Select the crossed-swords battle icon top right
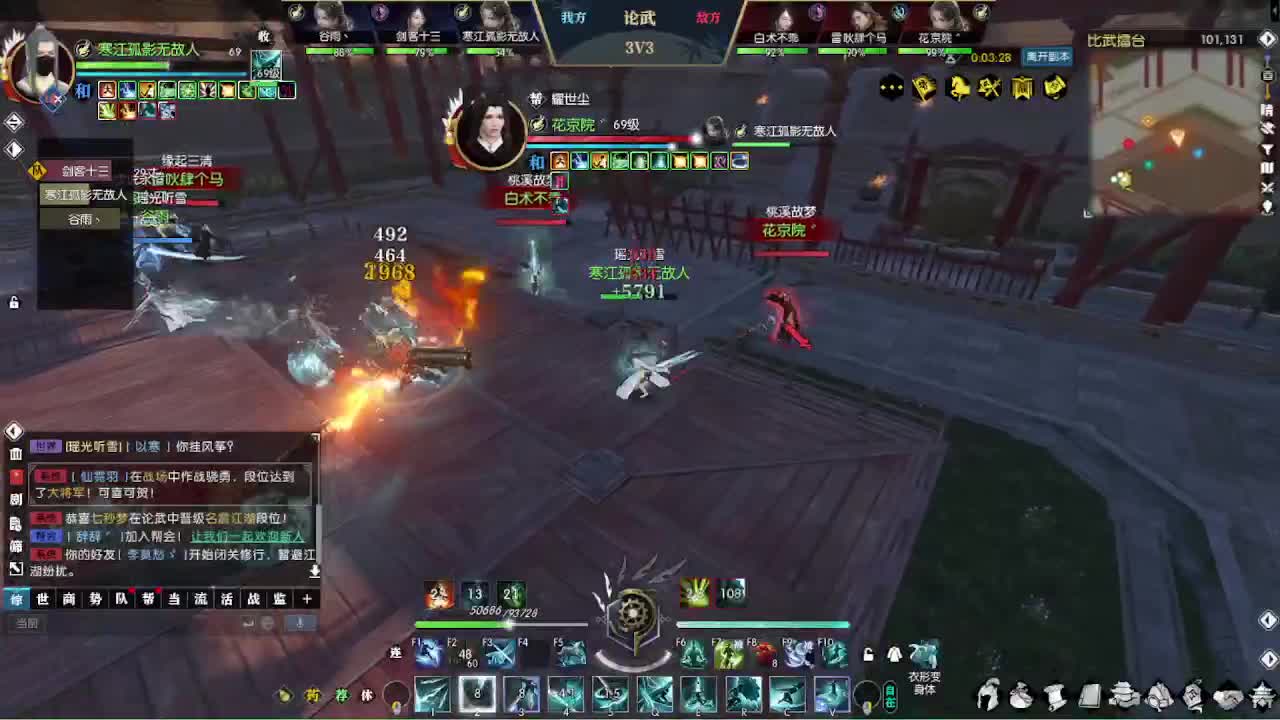This screenshot has width=1280, height=720. click(988, 88)
